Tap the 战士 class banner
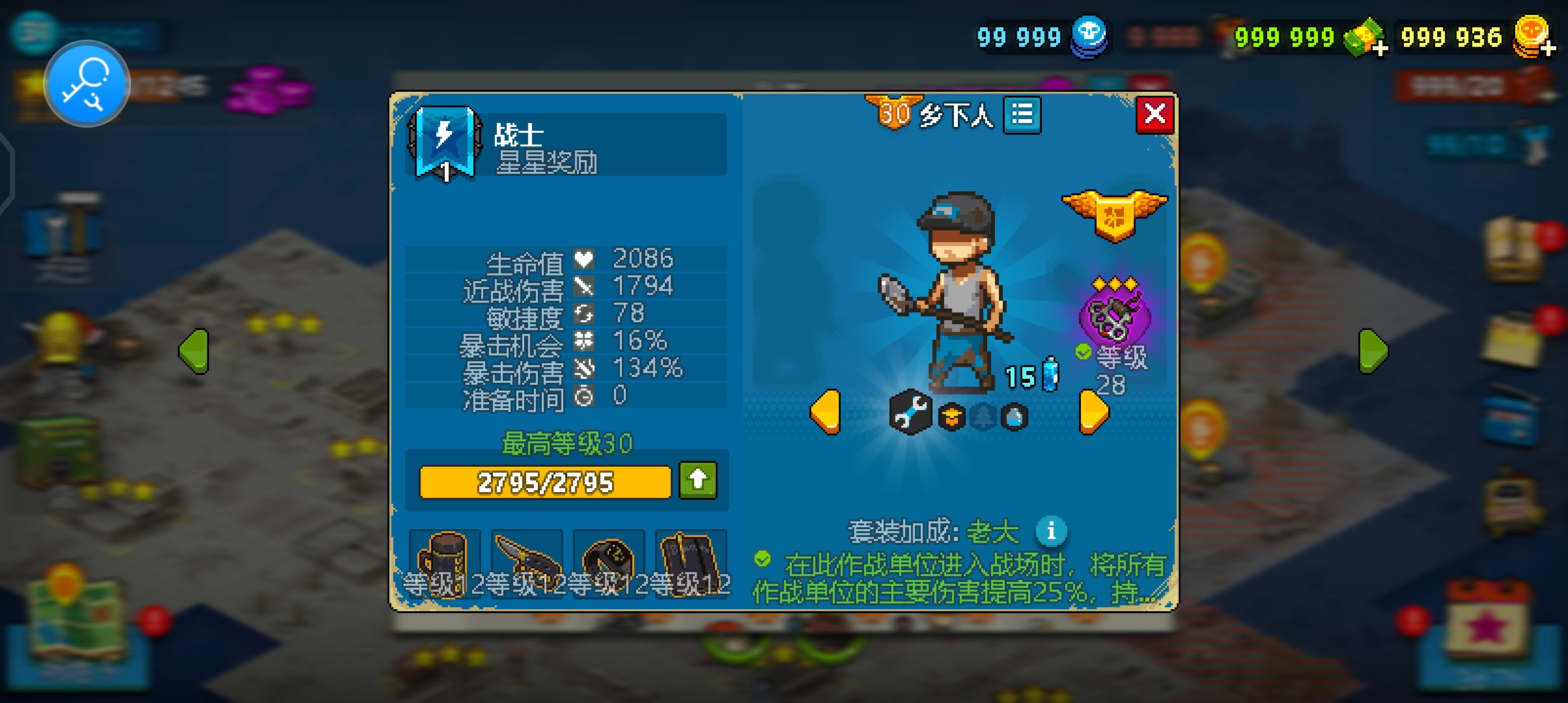Viewport: 1568px width, 703px height. [x=445, y=143]
